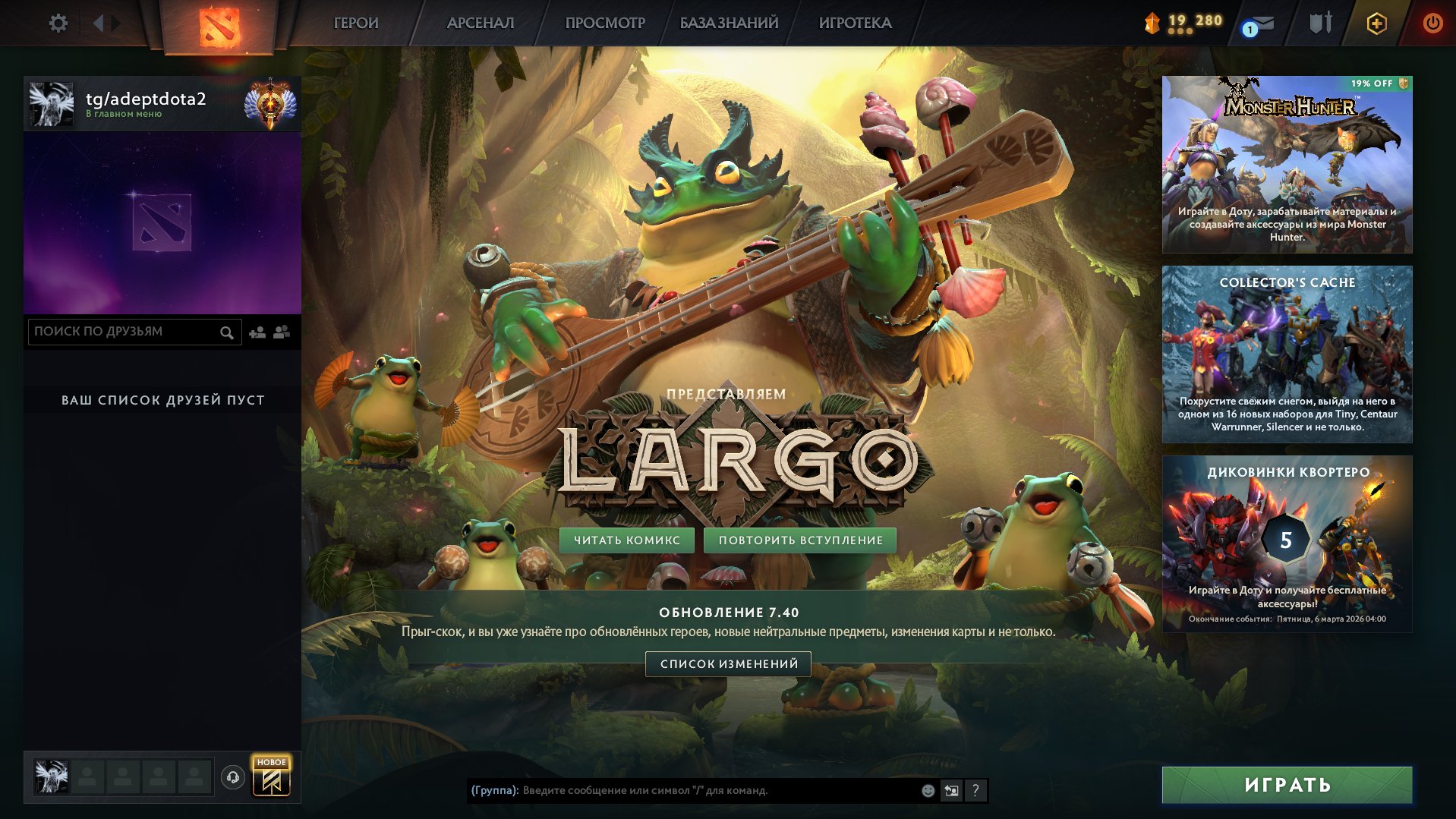This screenshot has height=819, width=1456.
Task: Click the chat channel switch icon
Action: coord(951,791)
